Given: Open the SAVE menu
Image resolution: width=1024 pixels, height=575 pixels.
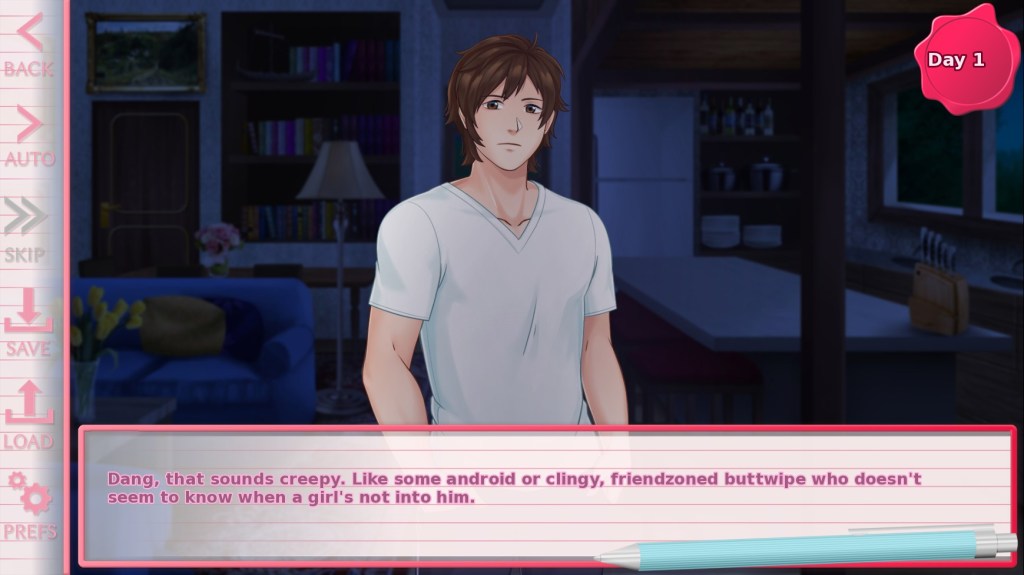Looking at the screenshot, I should pyautogui.click(x=28, y=322).
